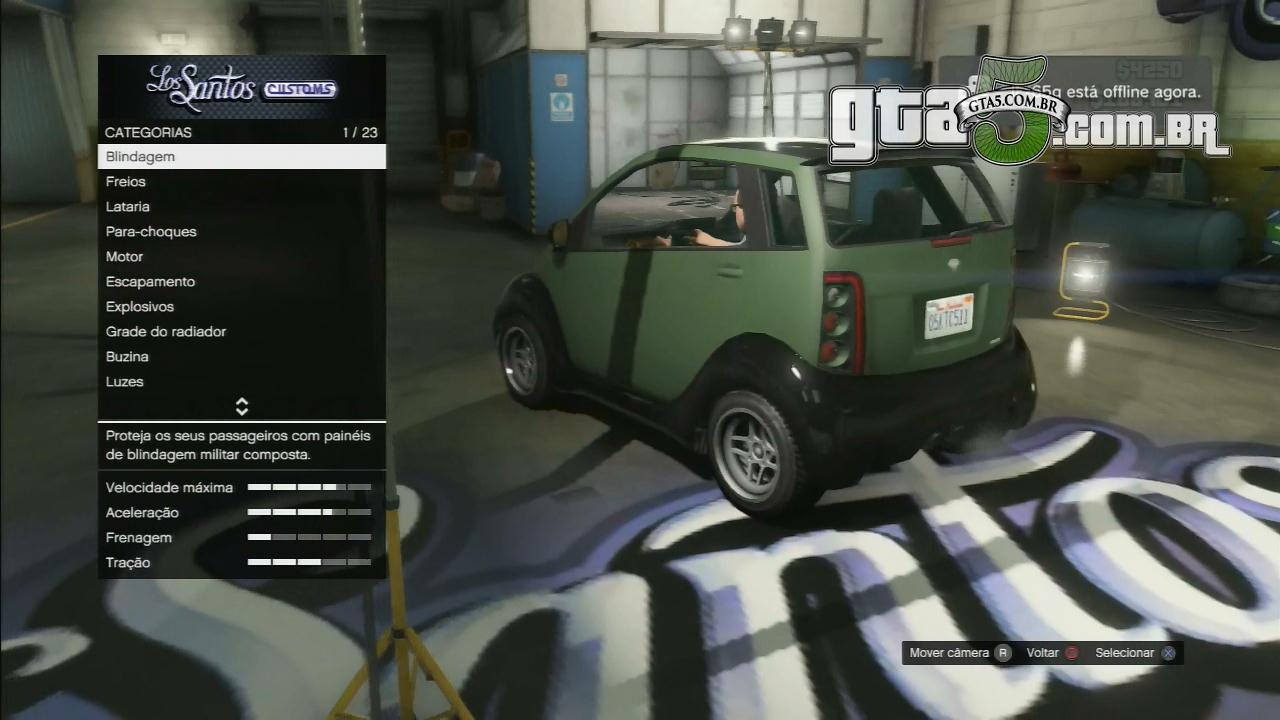This screenshot has height=720, width=1280.
Task: Select the Motor upgrade category
Action: click(x=241, y=257)
